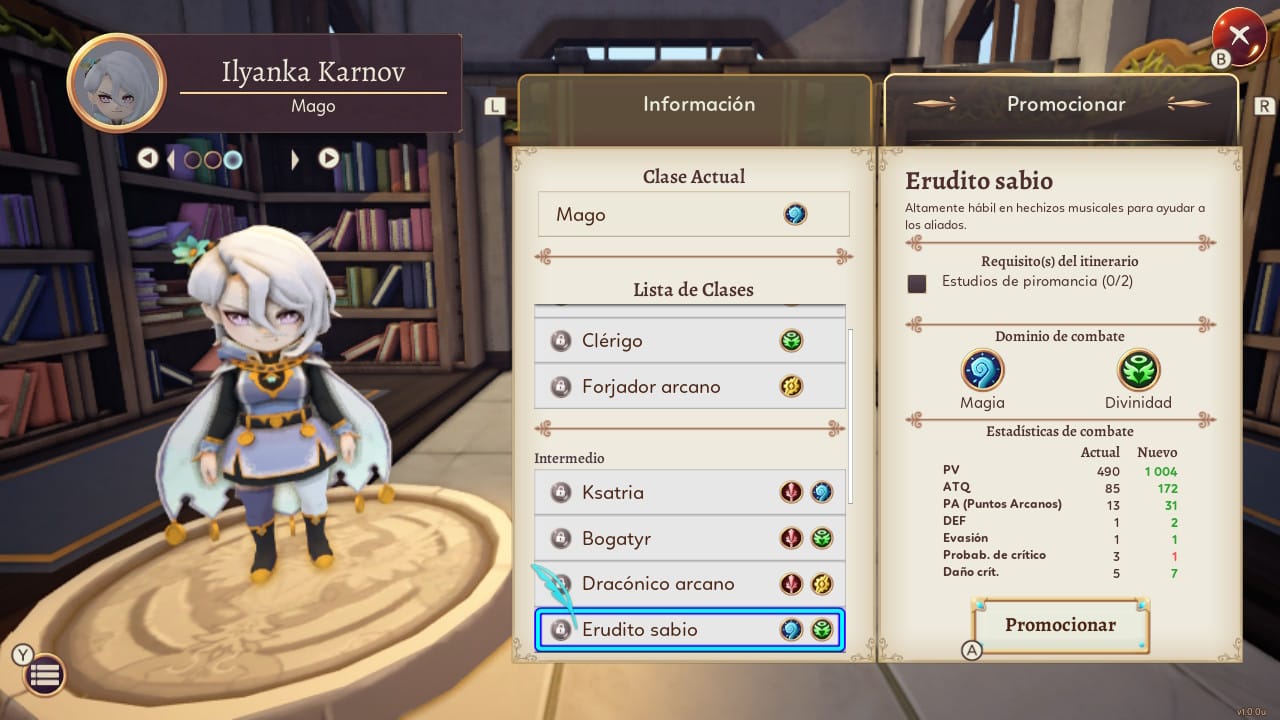Select the Divinidad combat domain icon
Viewport: 1280px width, 720px height.
click(1138, 370)
